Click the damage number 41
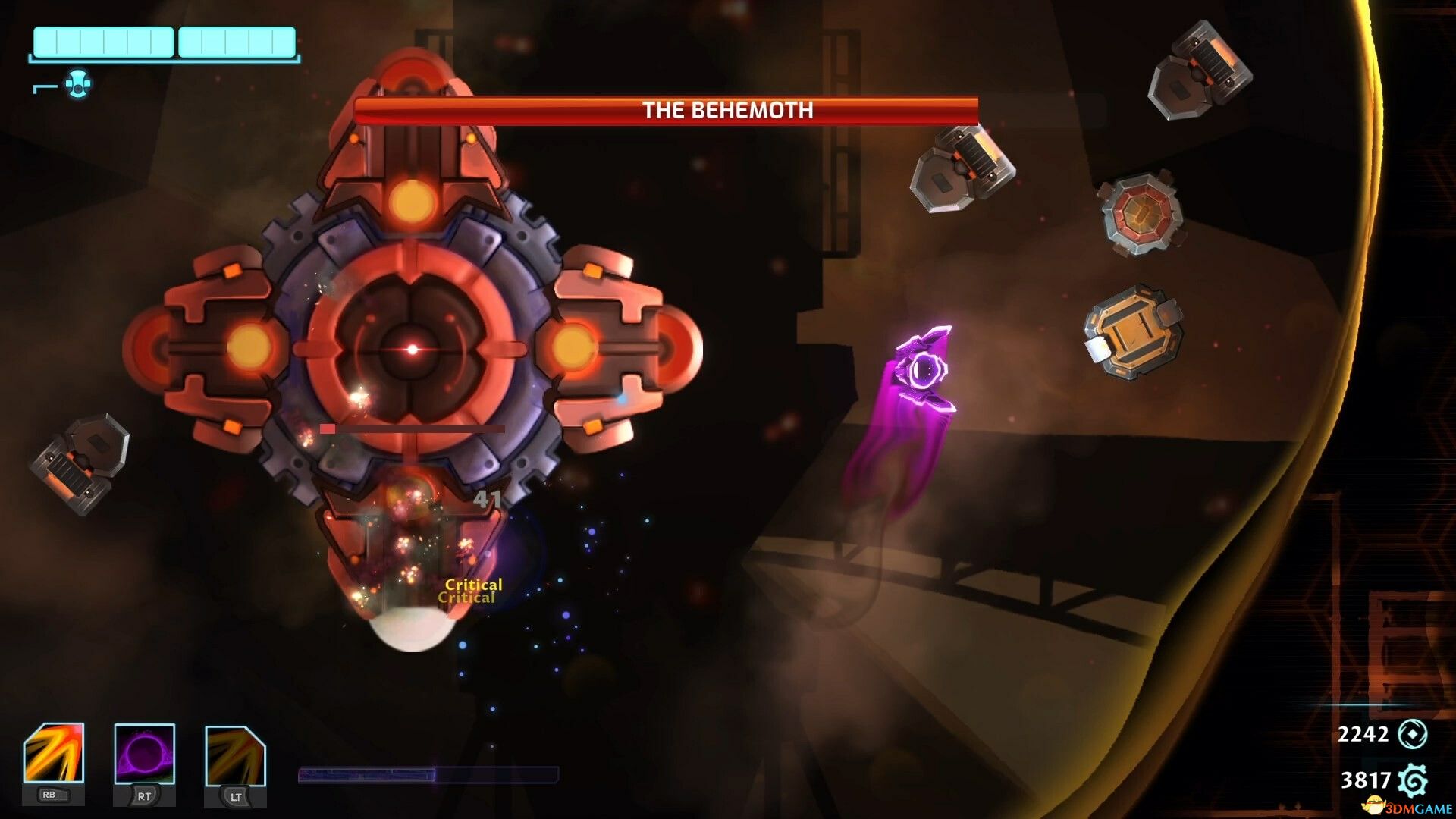This screenshot has height=819, width=1456. [x=488, y=499]
